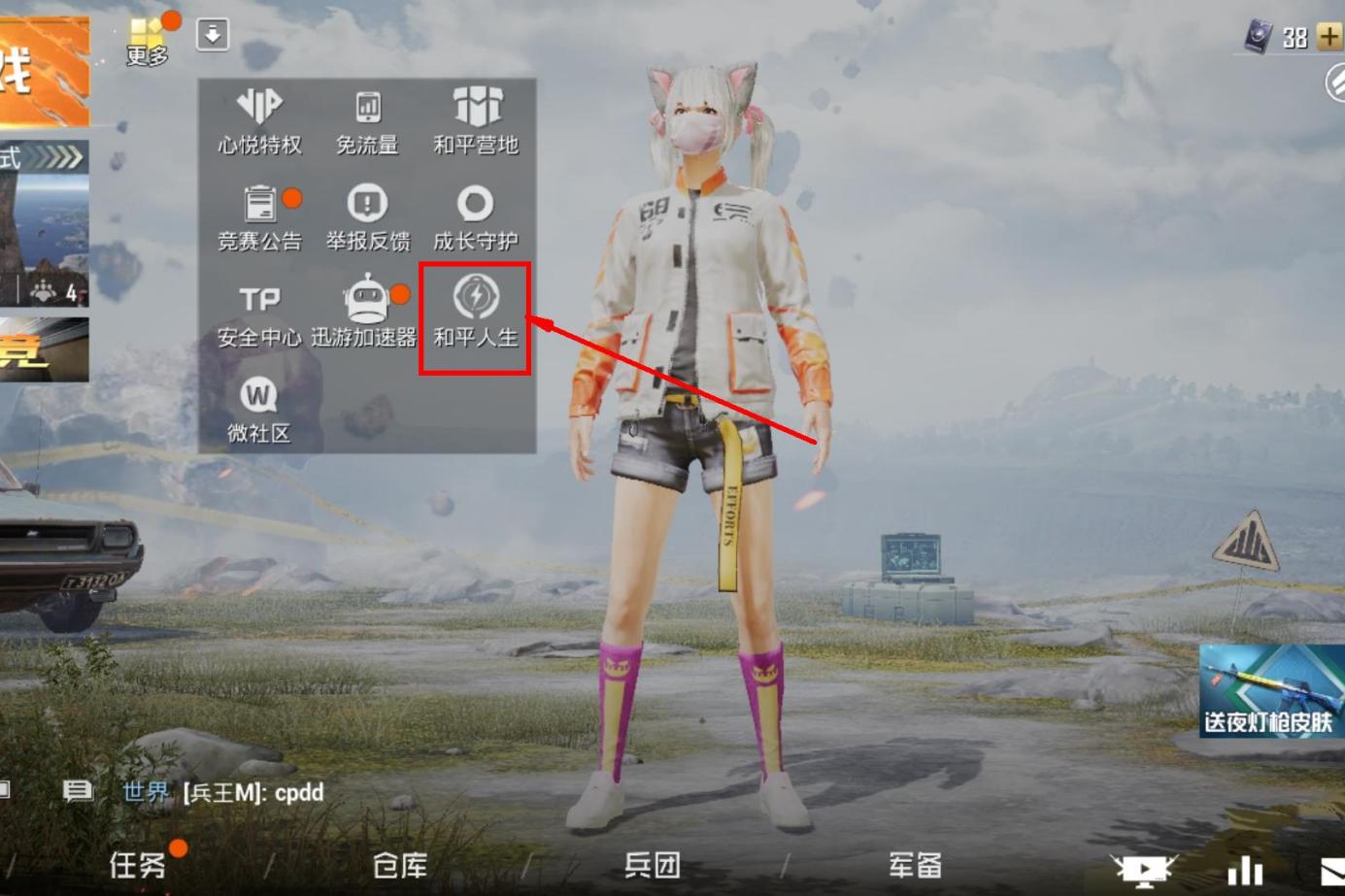Image resolution: width=1345 pixels, height=896 pixels.
Task: Launch the 迅游加速器 accelerator
Action: 366,315
